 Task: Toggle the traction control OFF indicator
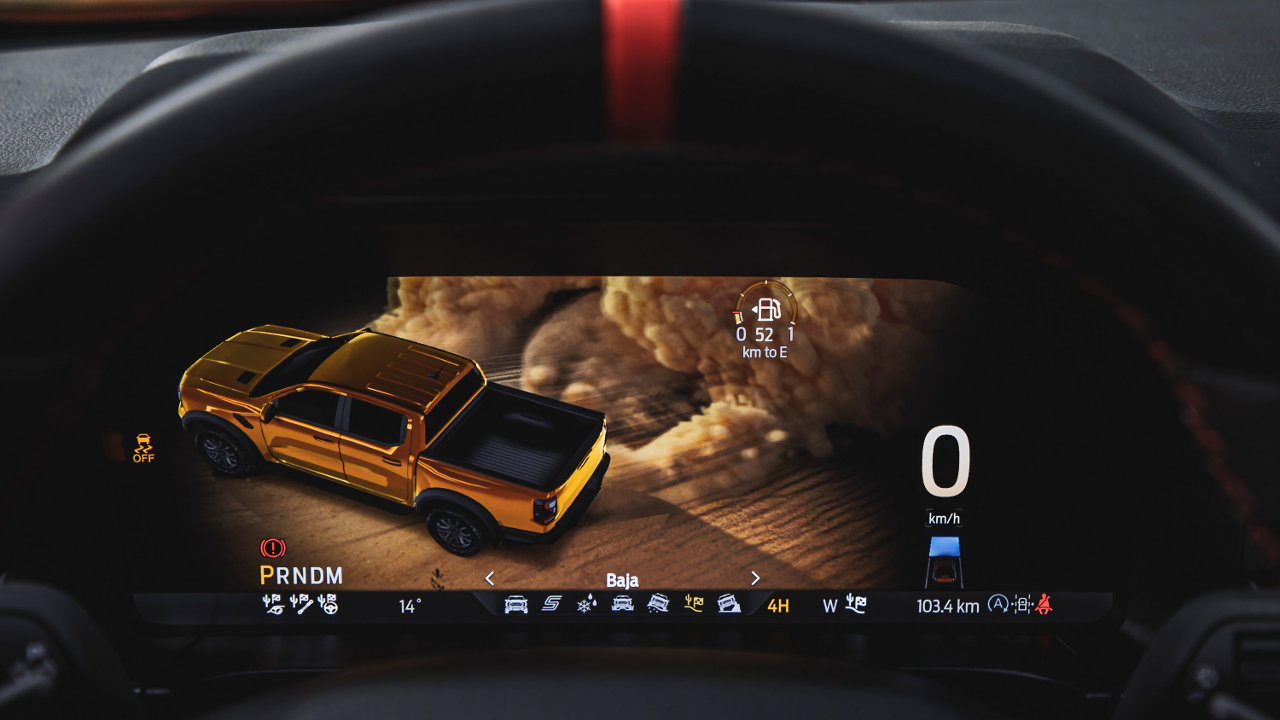point(144,447)
